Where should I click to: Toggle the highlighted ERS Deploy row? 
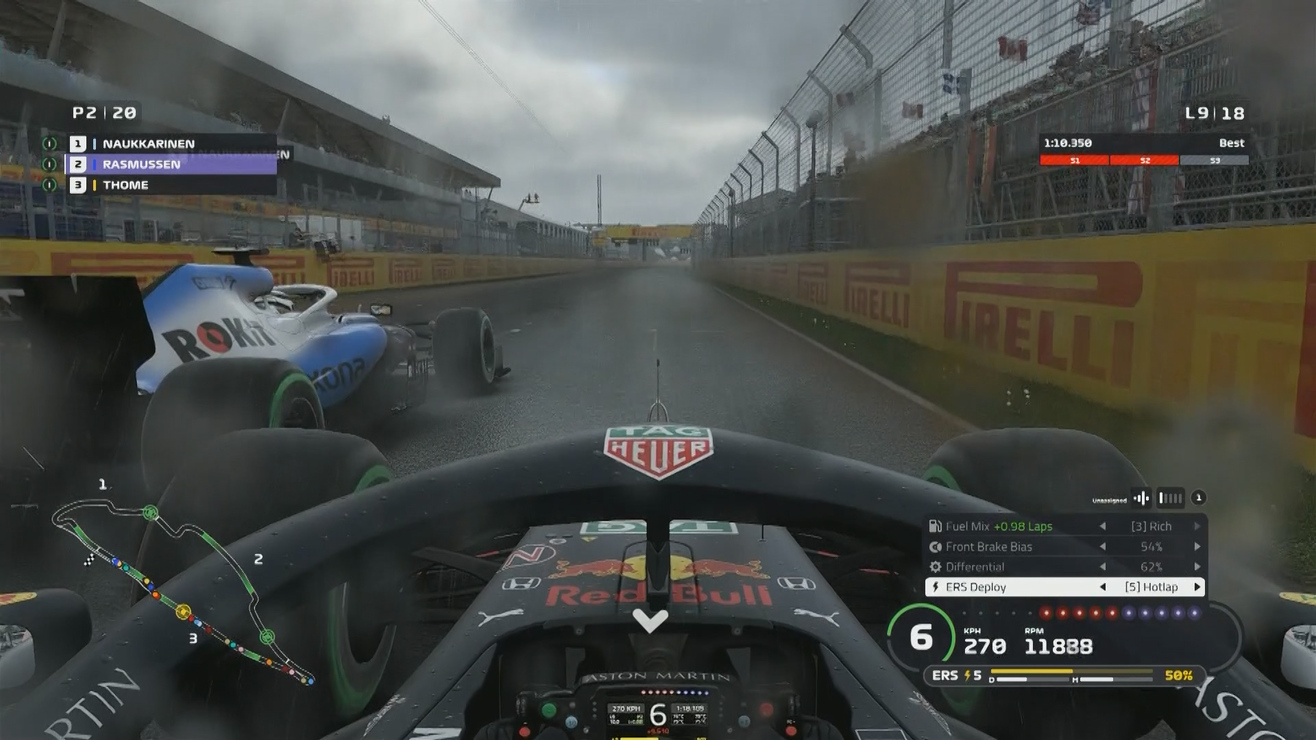click(x=1065, y=587)
